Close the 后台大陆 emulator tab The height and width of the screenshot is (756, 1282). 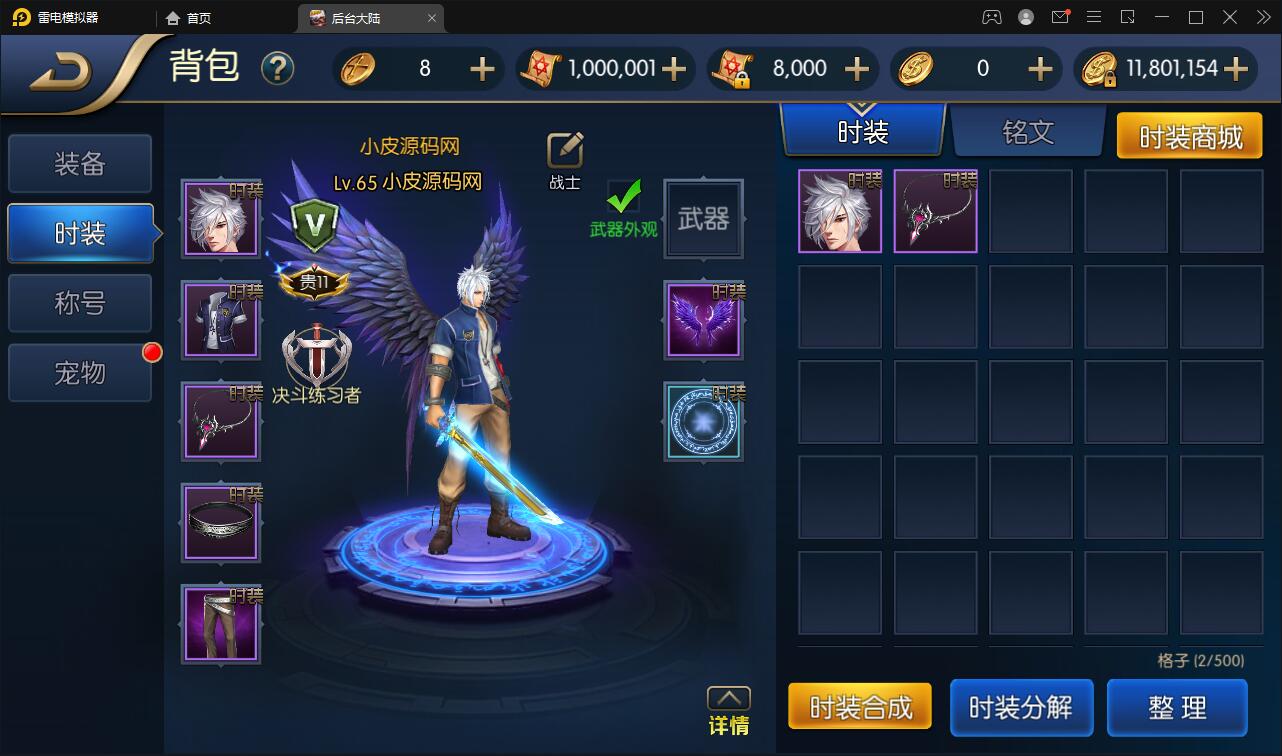[x=432, y=18]
